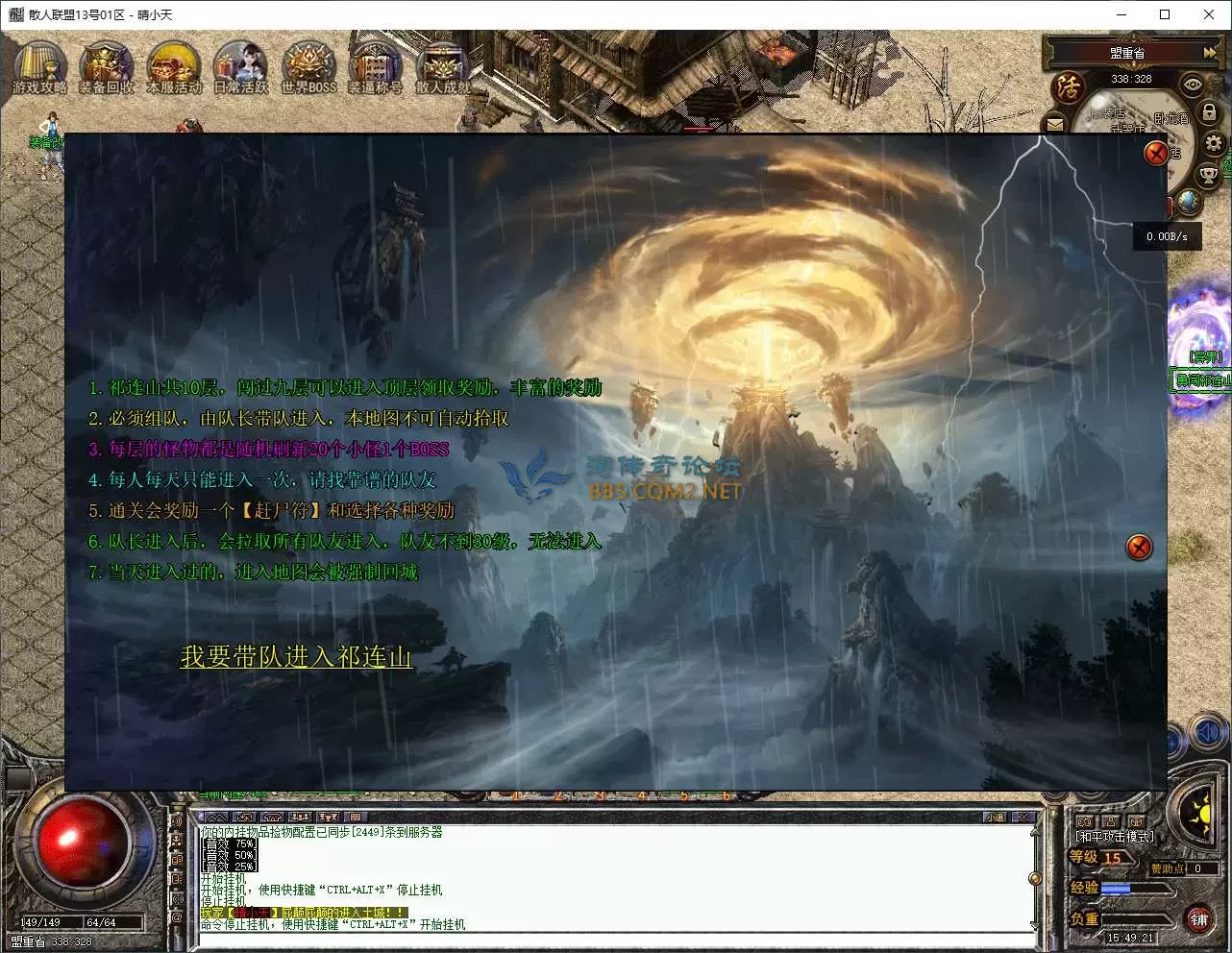1232x953 pixels.
Task: Toggle the lock icon on the minimap panel
Action: point(1209,111)
